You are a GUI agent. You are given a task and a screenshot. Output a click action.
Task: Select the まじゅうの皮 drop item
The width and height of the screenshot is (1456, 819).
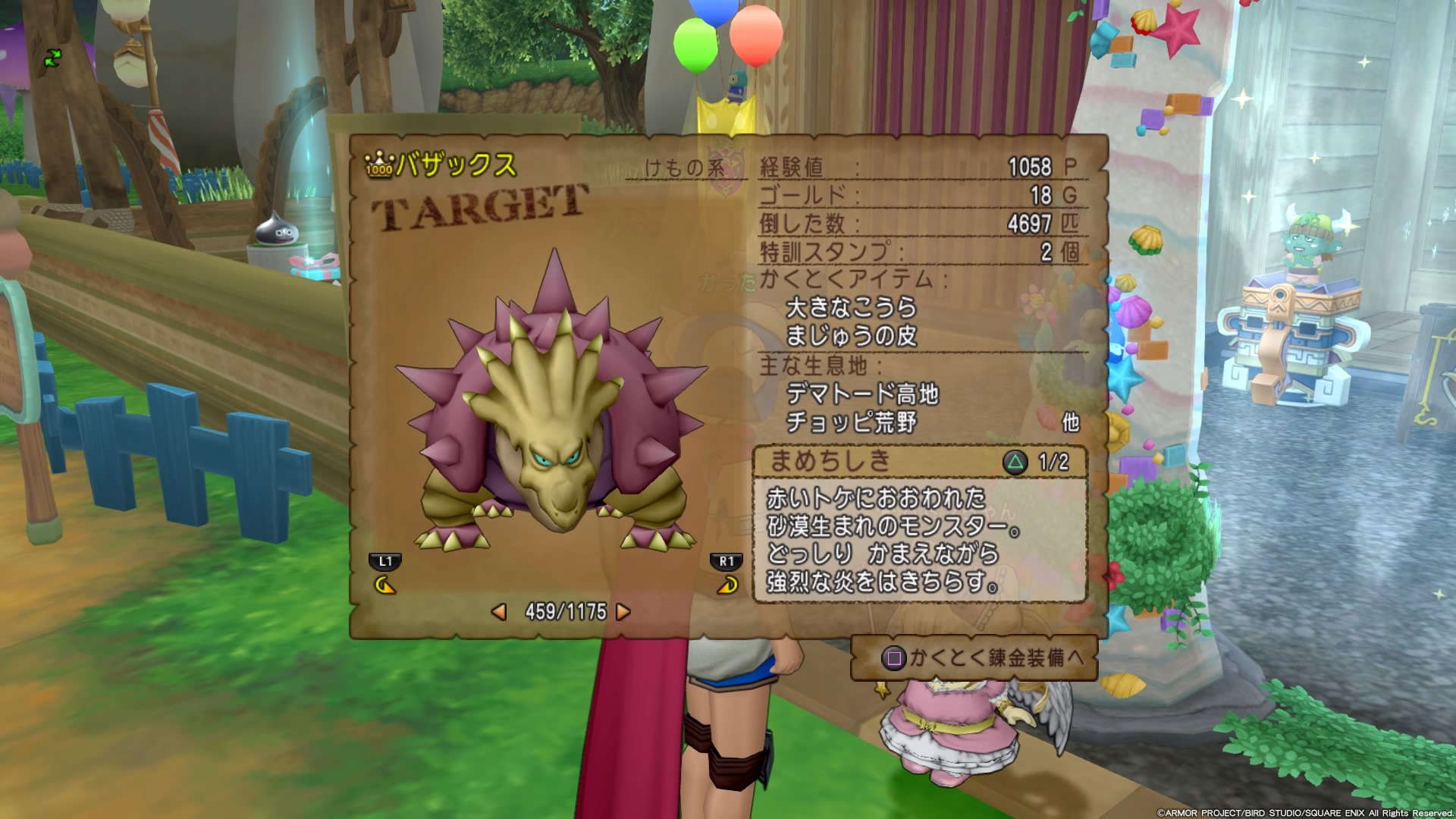(x=851, y=336)
